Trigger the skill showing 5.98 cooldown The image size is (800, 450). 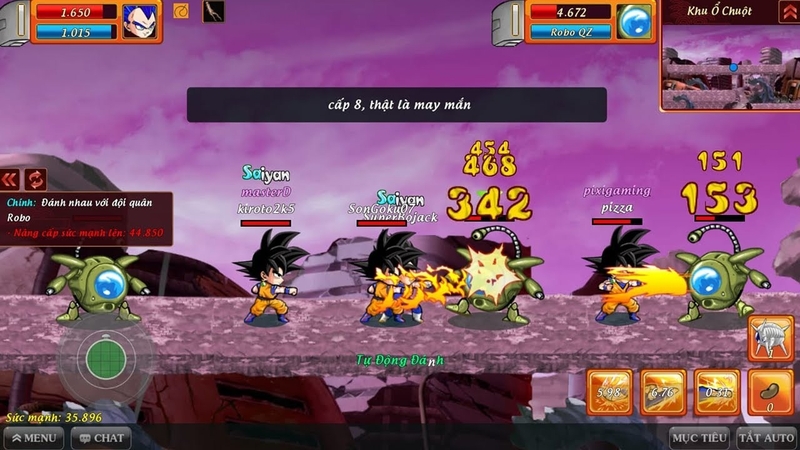608,392
